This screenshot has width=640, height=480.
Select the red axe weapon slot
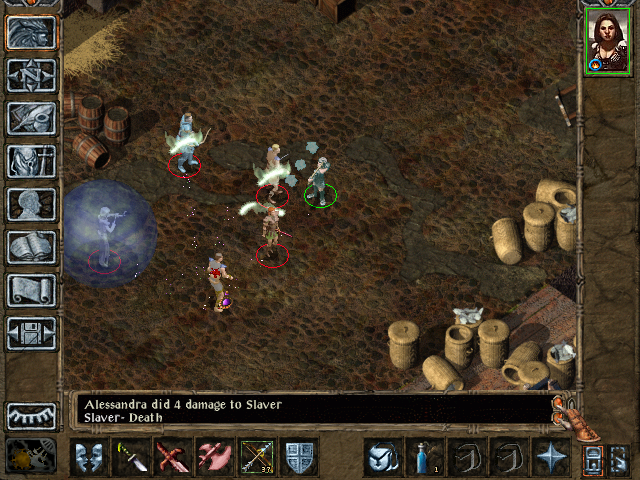[215, 457]
